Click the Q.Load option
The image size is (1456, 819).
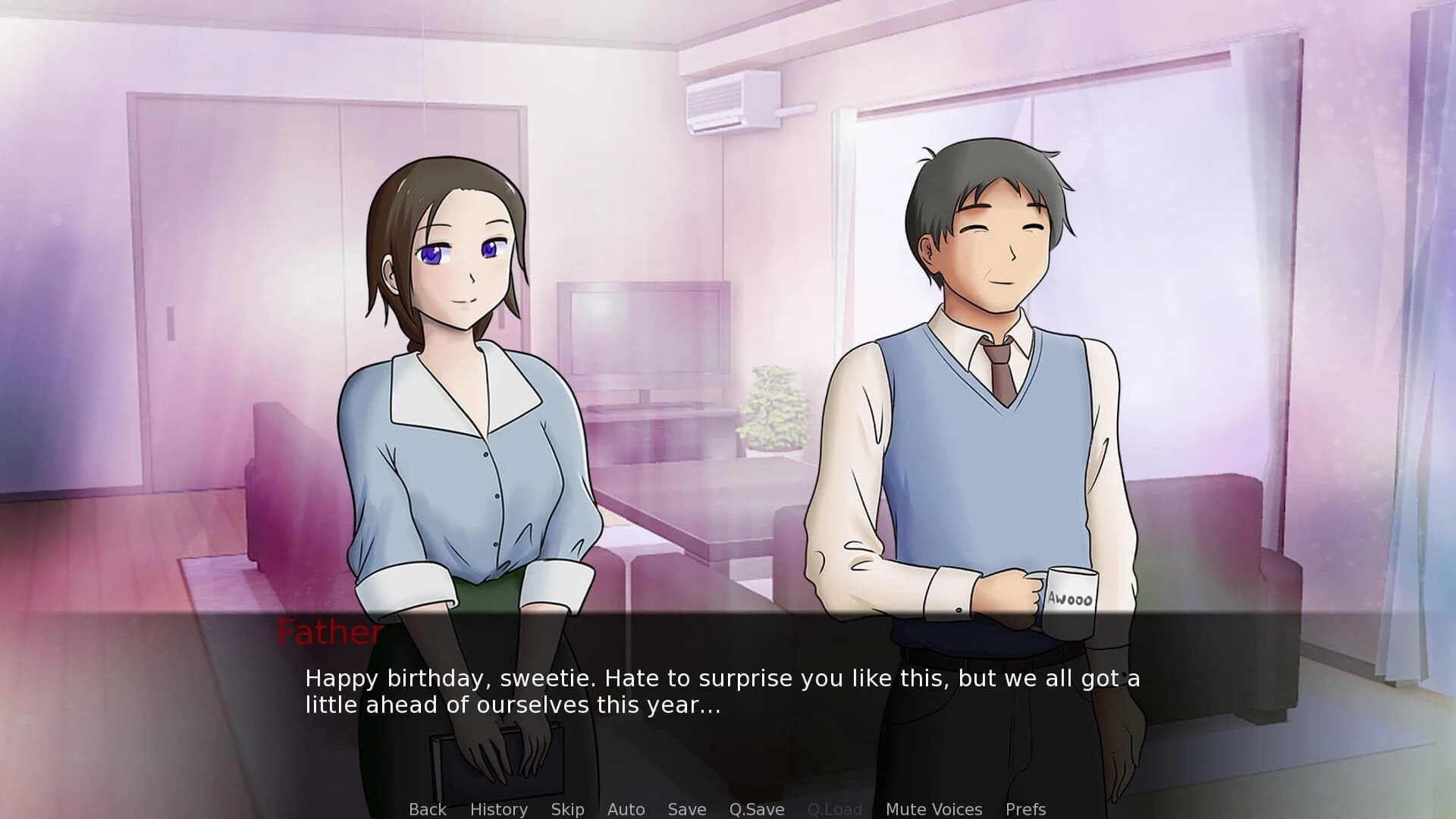click(x=835, y=809)
